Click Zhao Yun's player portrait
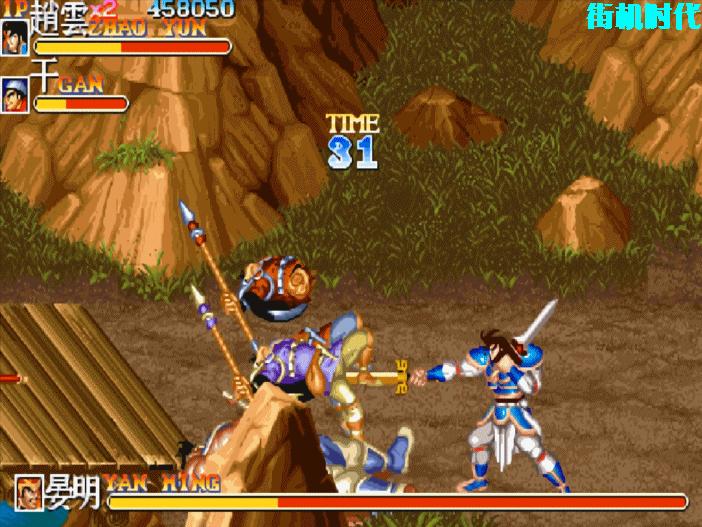 tap(15, 37)
